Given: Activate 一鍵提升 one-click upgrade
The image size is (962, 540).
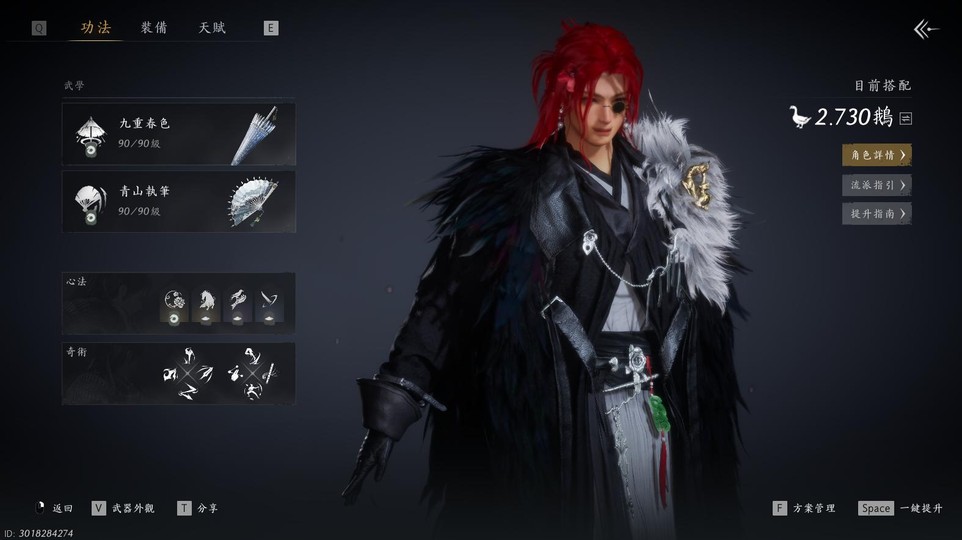Looking at the screenshot, I should pos(900,508).
